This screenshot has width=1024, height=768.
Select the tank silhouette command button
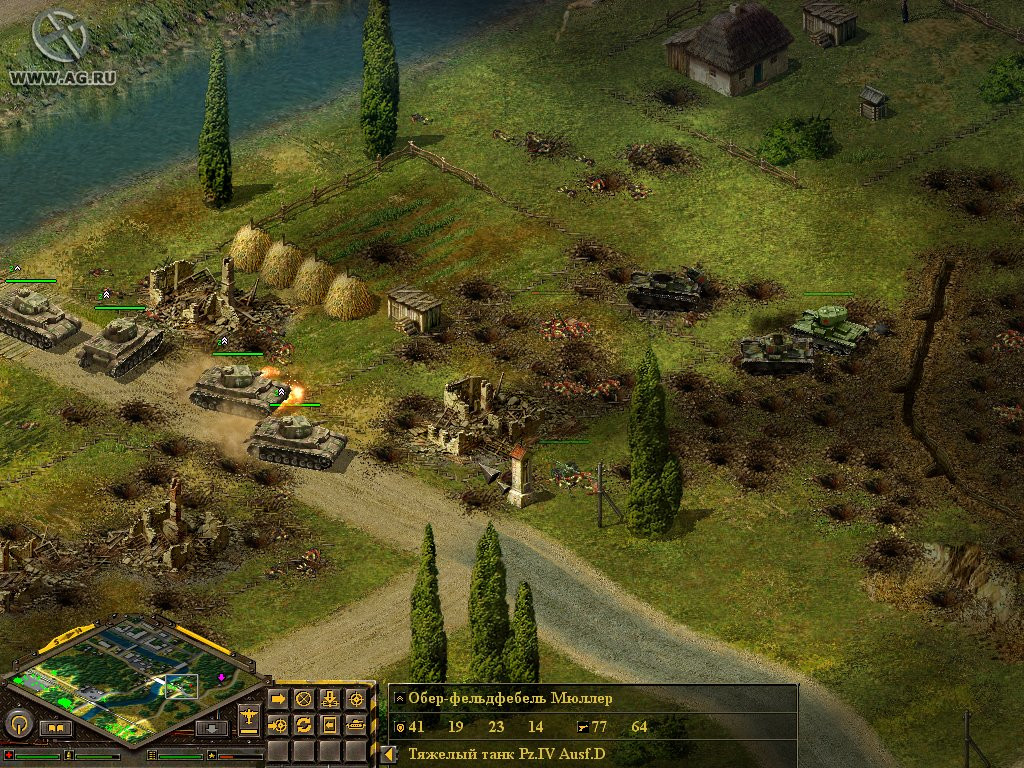coord(355,724)
